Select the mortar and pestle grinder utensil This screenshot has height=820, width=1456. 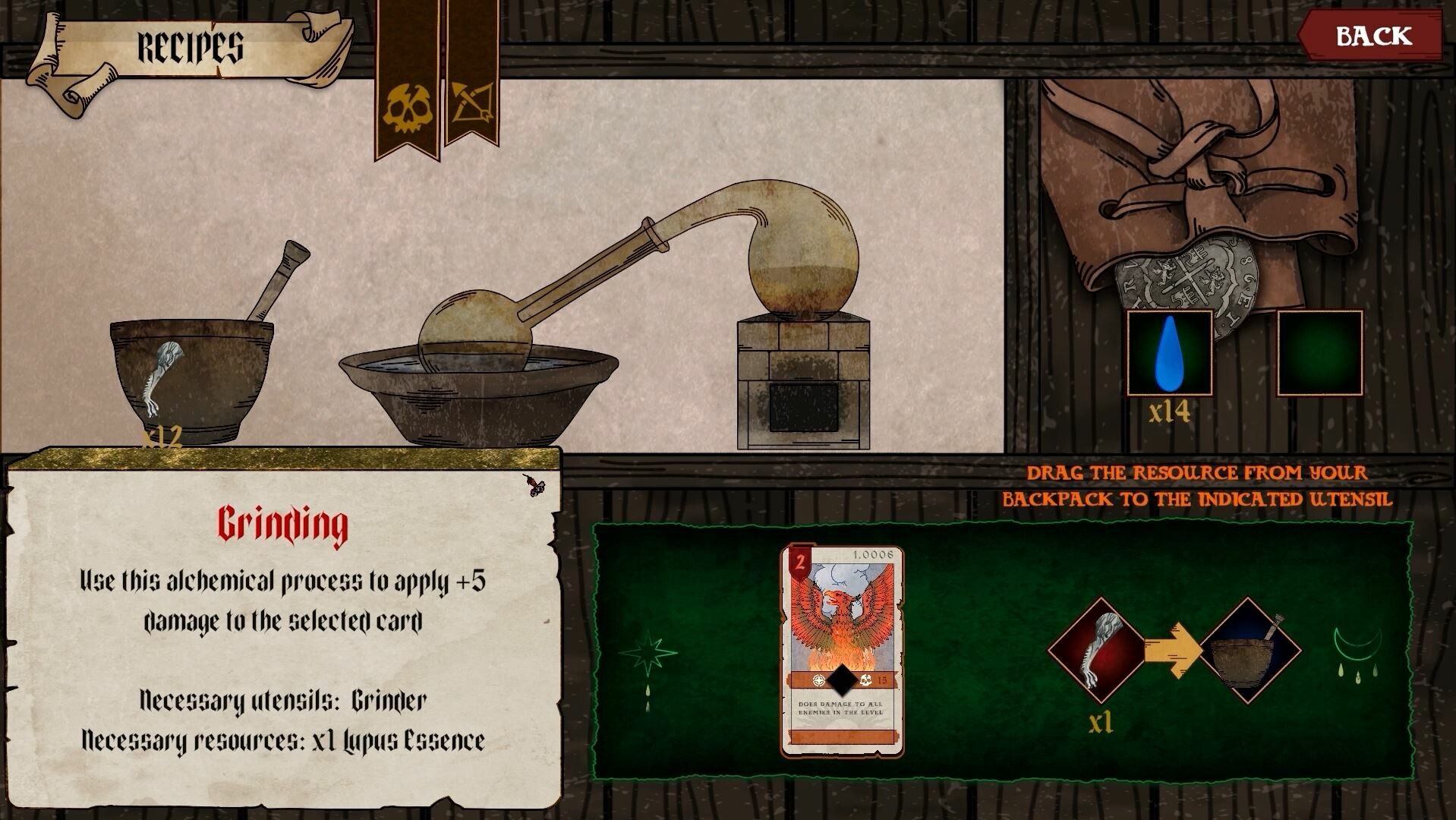(194, 372)
